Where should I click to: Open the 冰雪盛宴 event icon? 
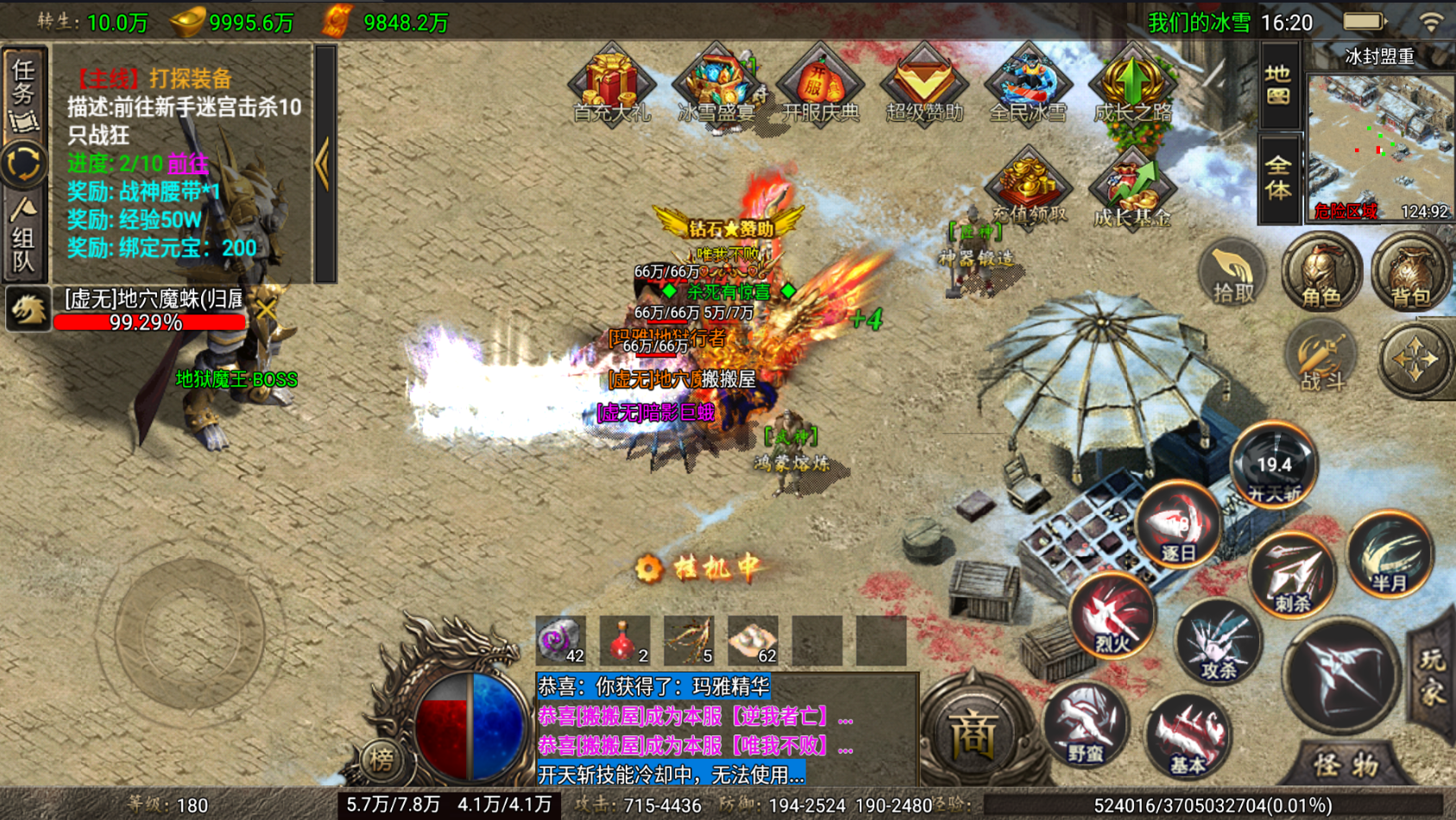(x=715, y=86)
